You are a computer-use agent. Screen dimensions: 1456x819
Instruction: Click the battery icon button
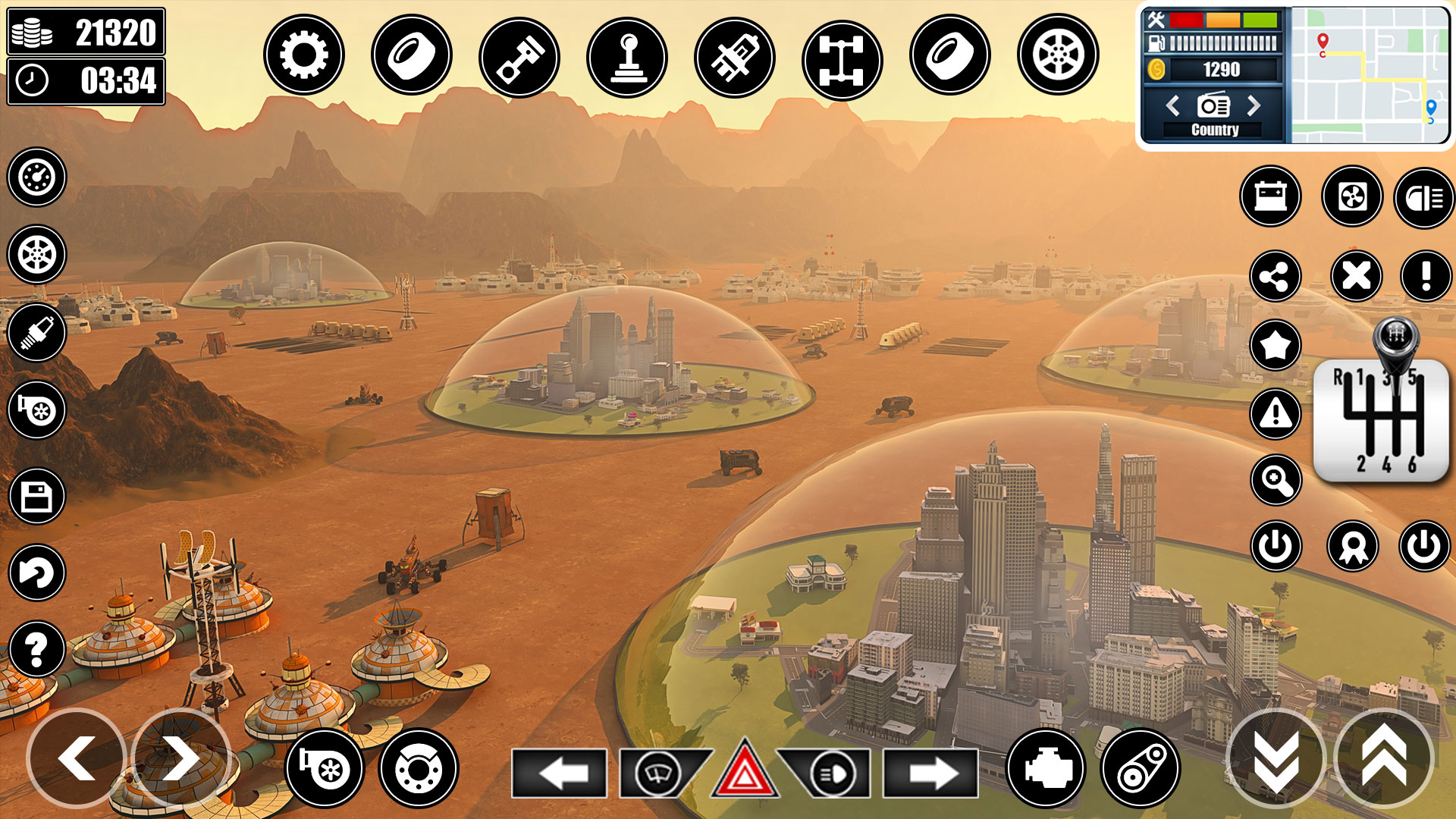click(1271, 196)
